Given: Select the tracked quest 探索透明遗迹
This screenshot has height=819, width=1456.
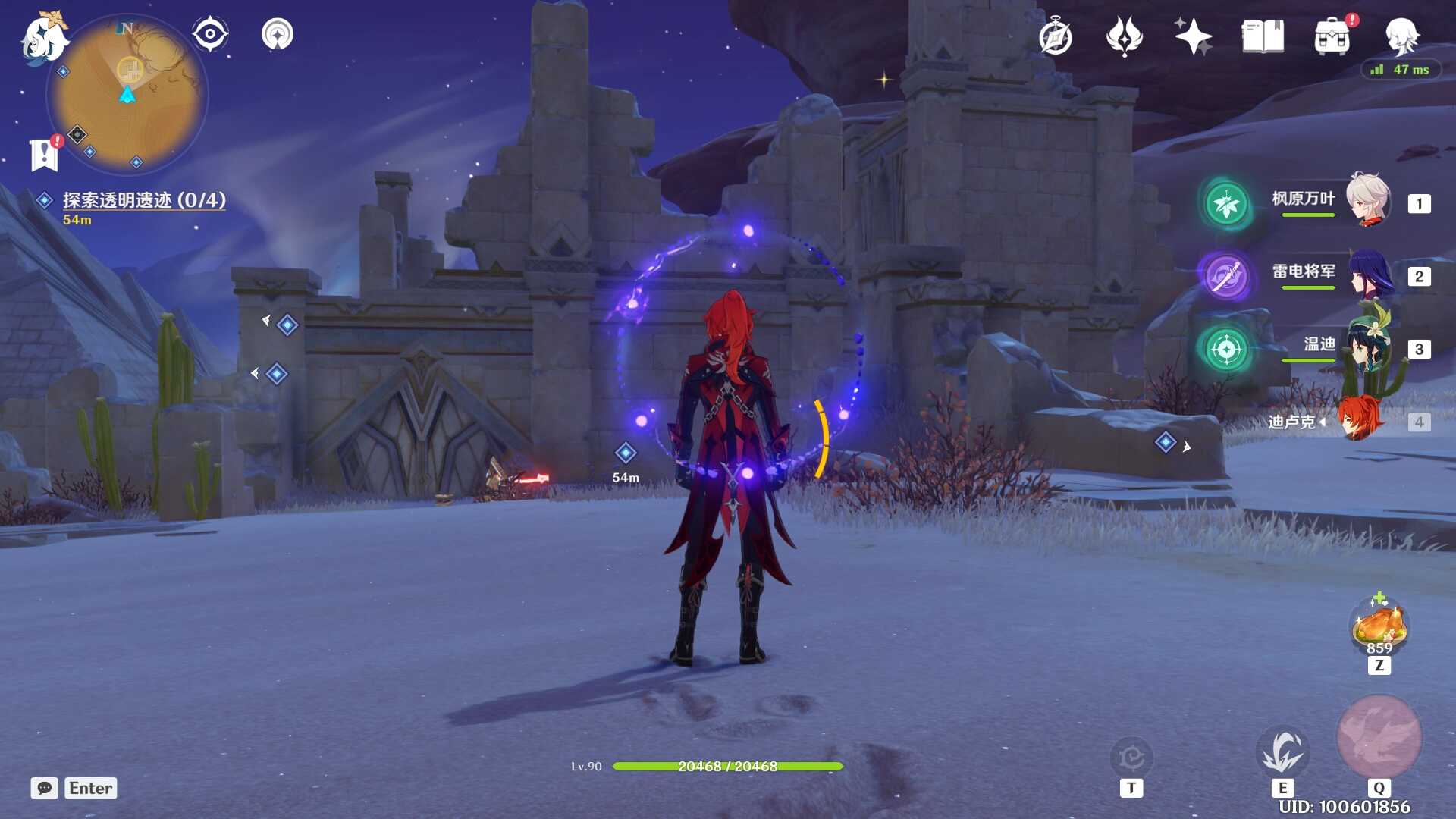Looking at the screenshot, I should coord(143,200).
